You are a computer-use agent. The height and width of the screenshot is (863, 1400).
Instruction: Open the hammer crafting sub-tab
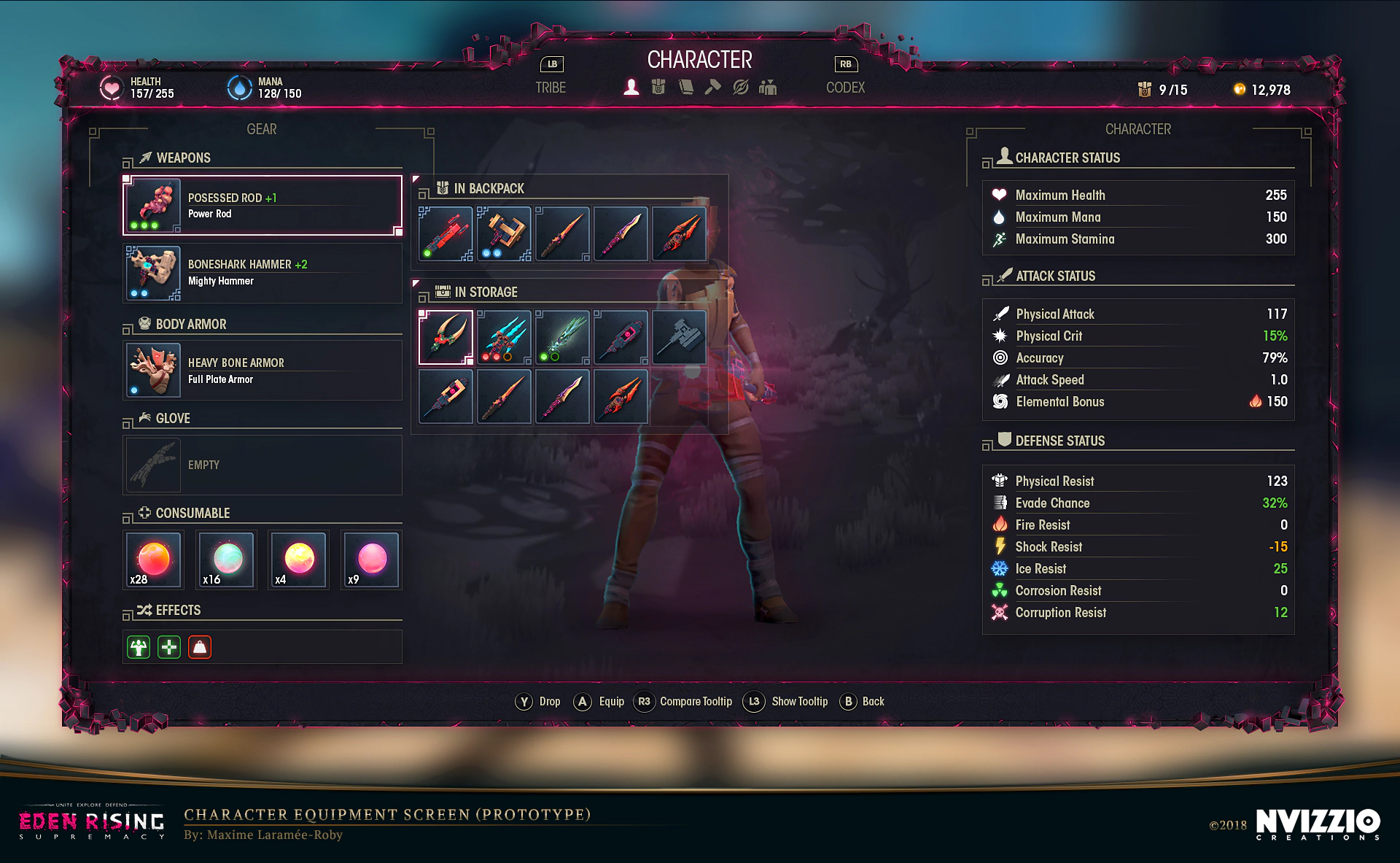point(713,88)
